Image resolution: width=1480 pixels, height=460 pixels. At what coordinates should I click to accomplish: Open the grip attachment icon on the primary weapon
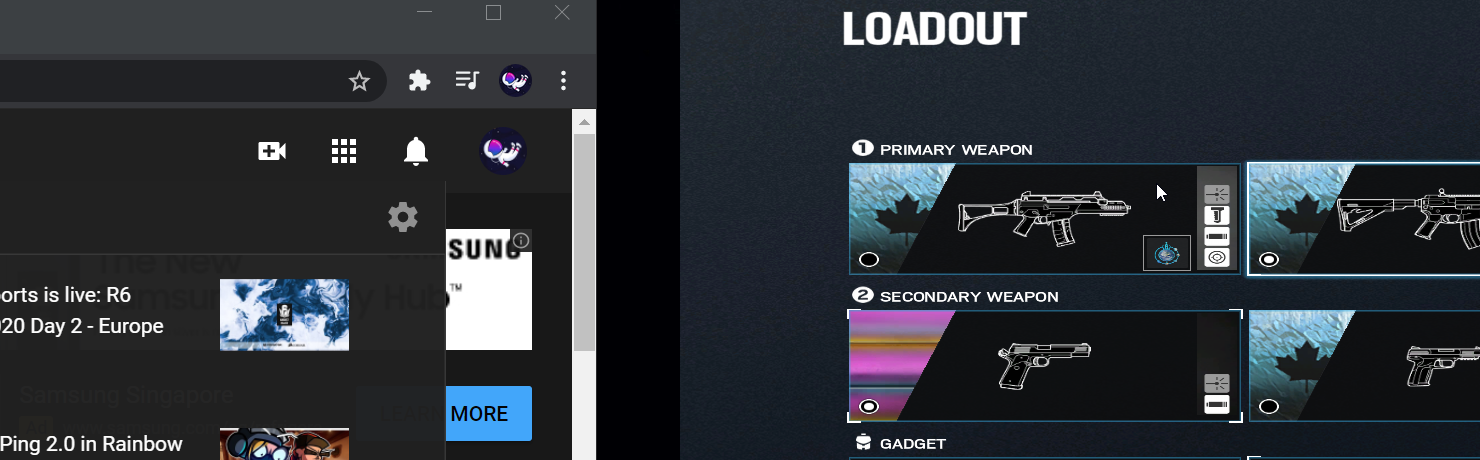click(x=1217, y=215)
